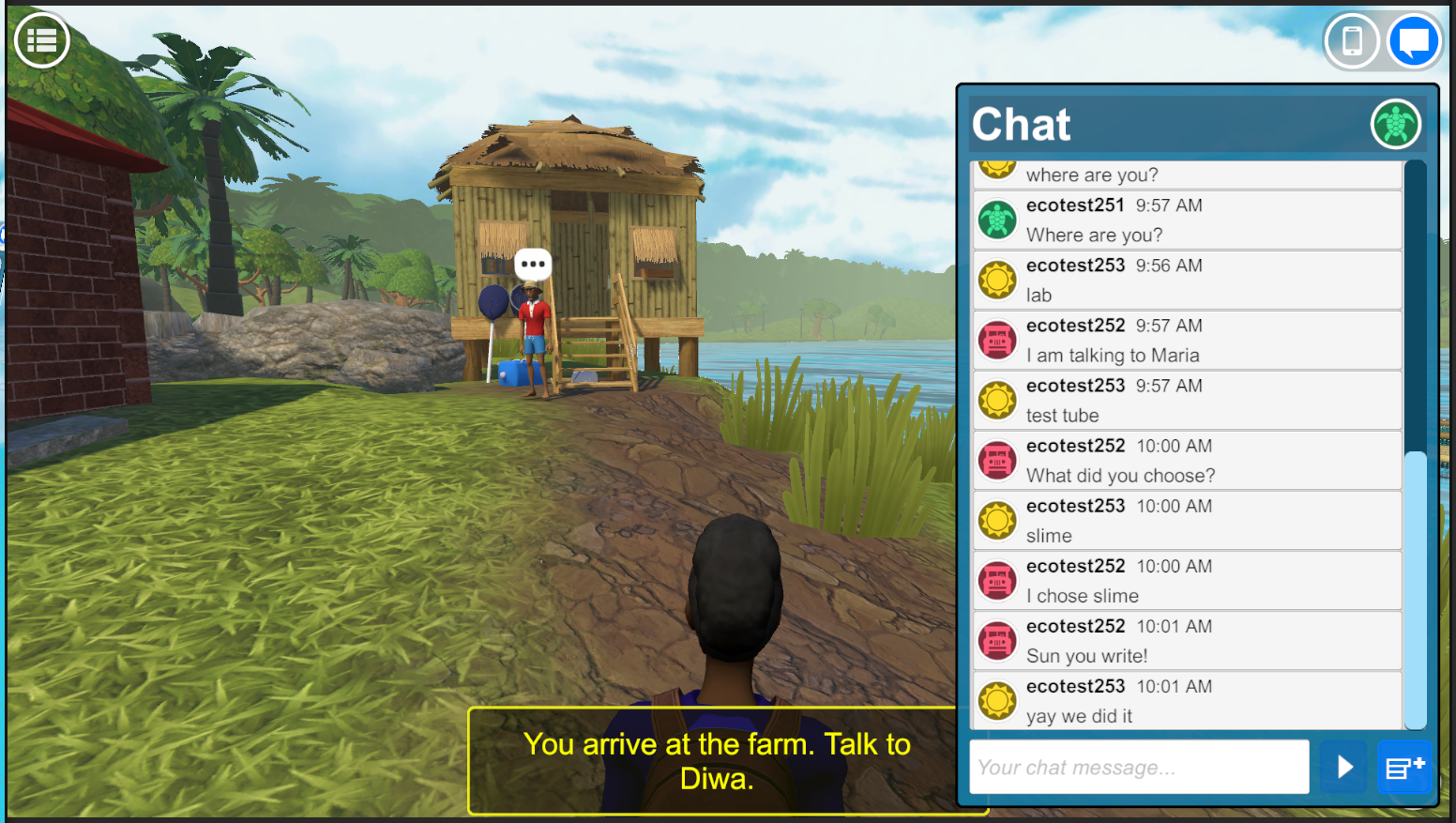Select the 'test tube' chat message

tap(1063, 415)
